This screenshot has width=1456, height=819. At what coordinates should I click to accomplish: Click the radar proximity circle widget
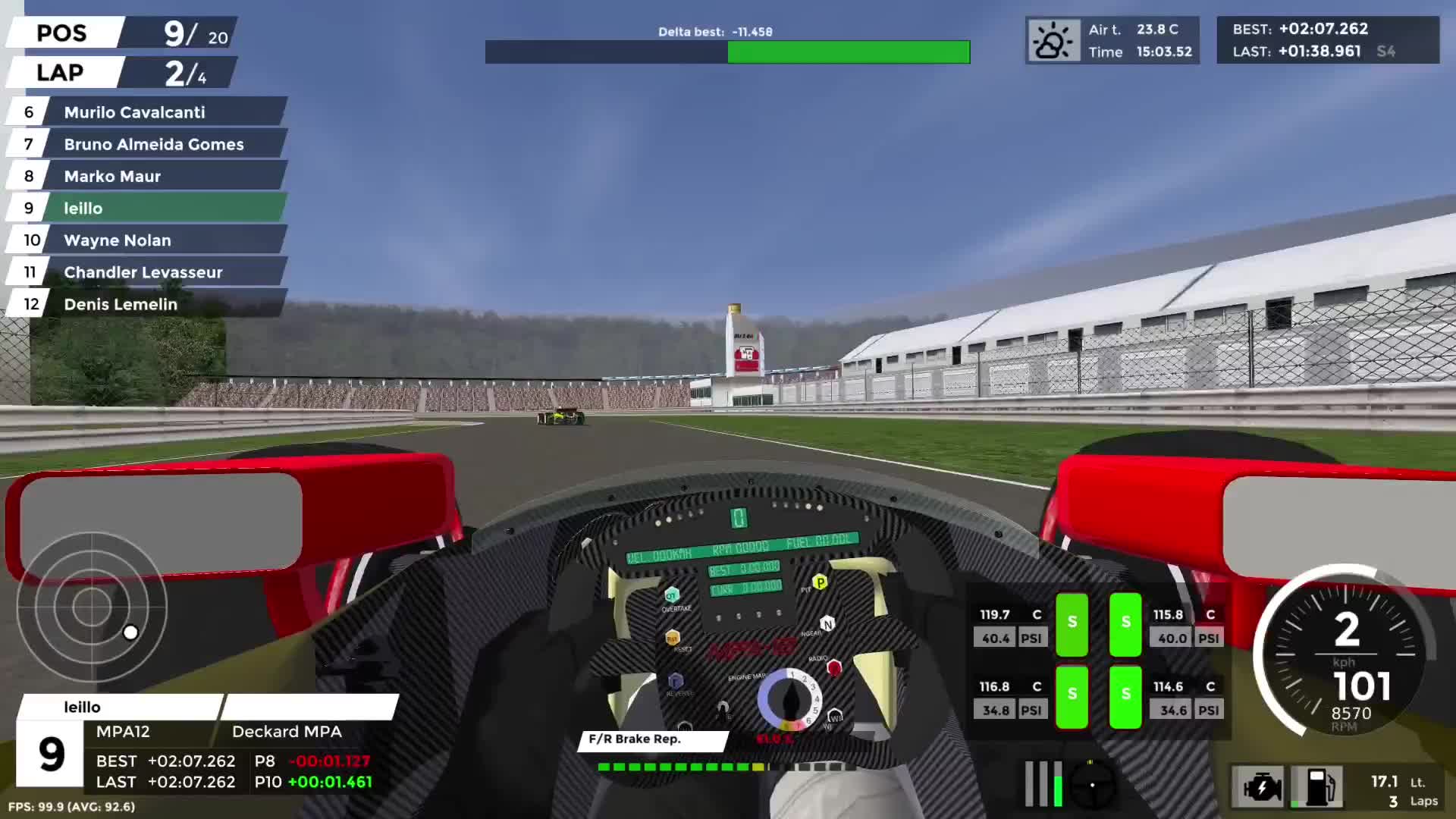[x=91, y=607]
